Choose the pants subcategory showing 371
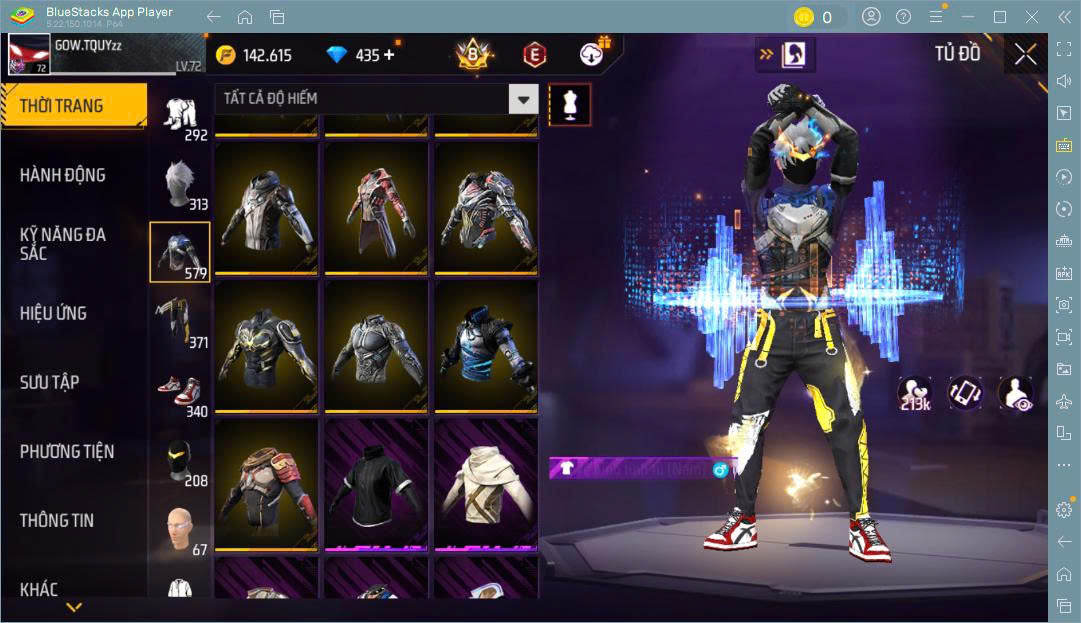The width and height of the screenshot is (1081, 623). point(180,322)
